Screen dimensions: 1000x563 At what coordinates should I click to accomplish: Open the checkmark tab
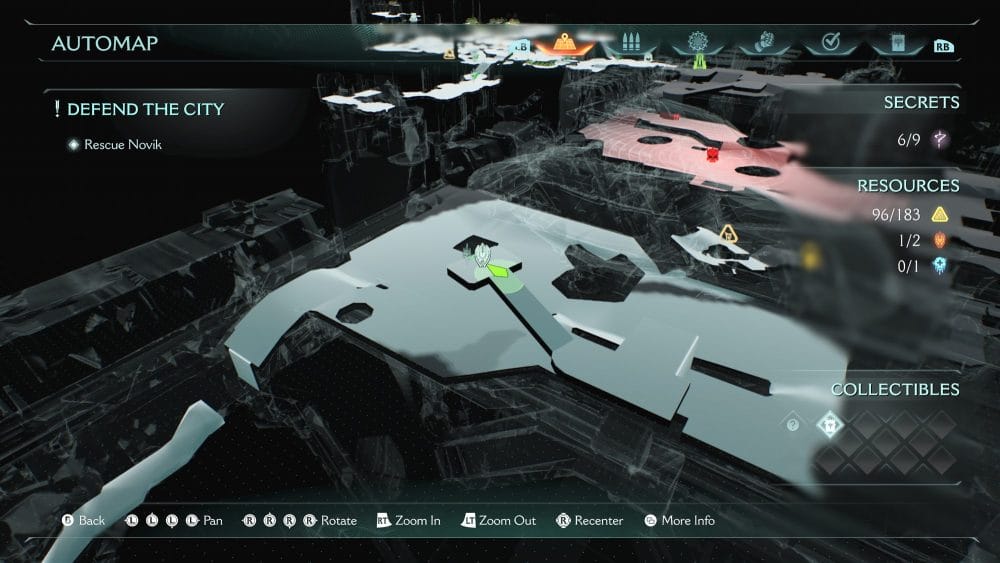pos(829,44)
